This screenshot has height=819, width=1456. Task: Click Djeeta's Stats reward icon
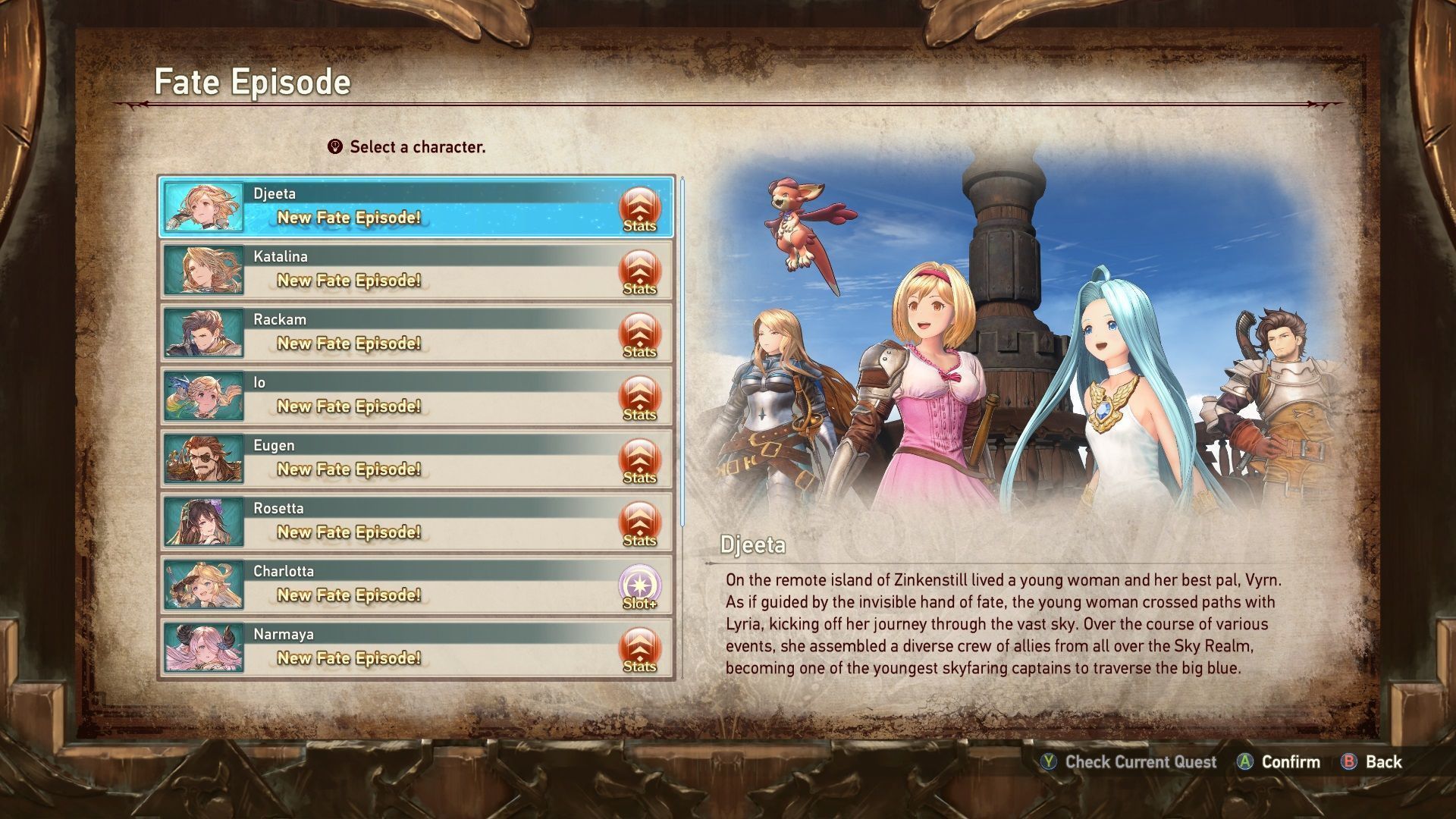640,209
